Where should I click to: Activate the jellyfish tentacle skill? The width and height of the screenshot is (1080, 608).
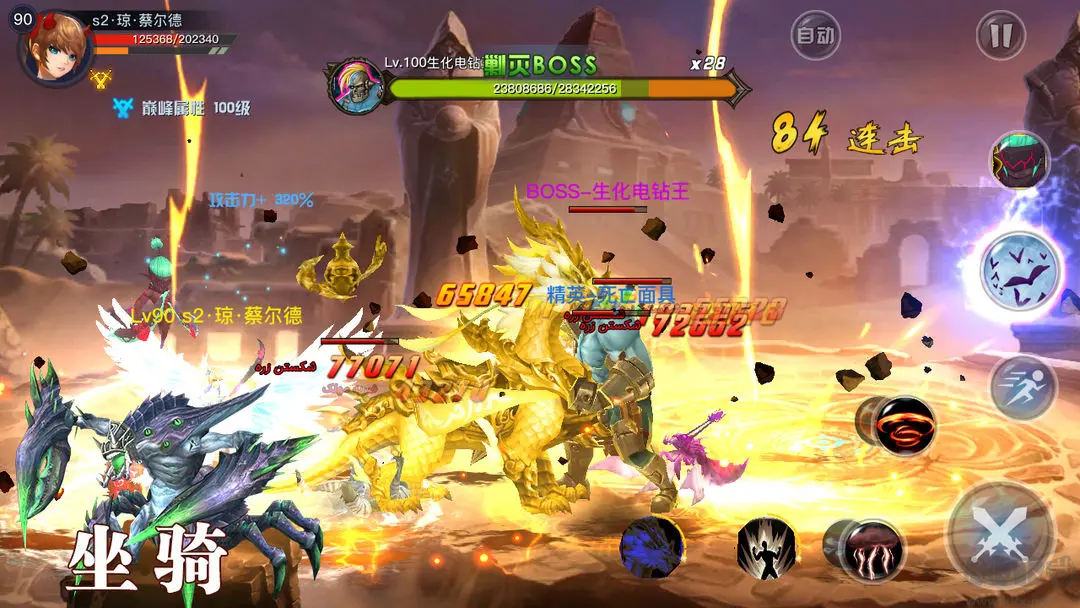tap(872, 549)
